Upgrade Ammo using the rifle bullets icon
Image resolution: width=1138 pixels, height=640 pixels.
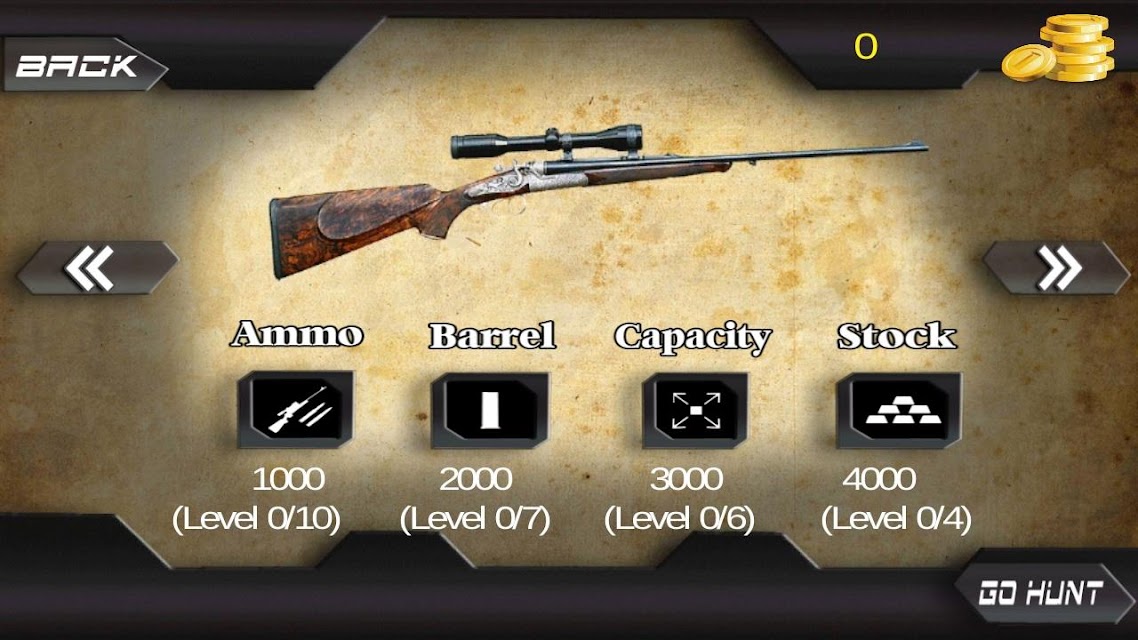pos(295,410)
